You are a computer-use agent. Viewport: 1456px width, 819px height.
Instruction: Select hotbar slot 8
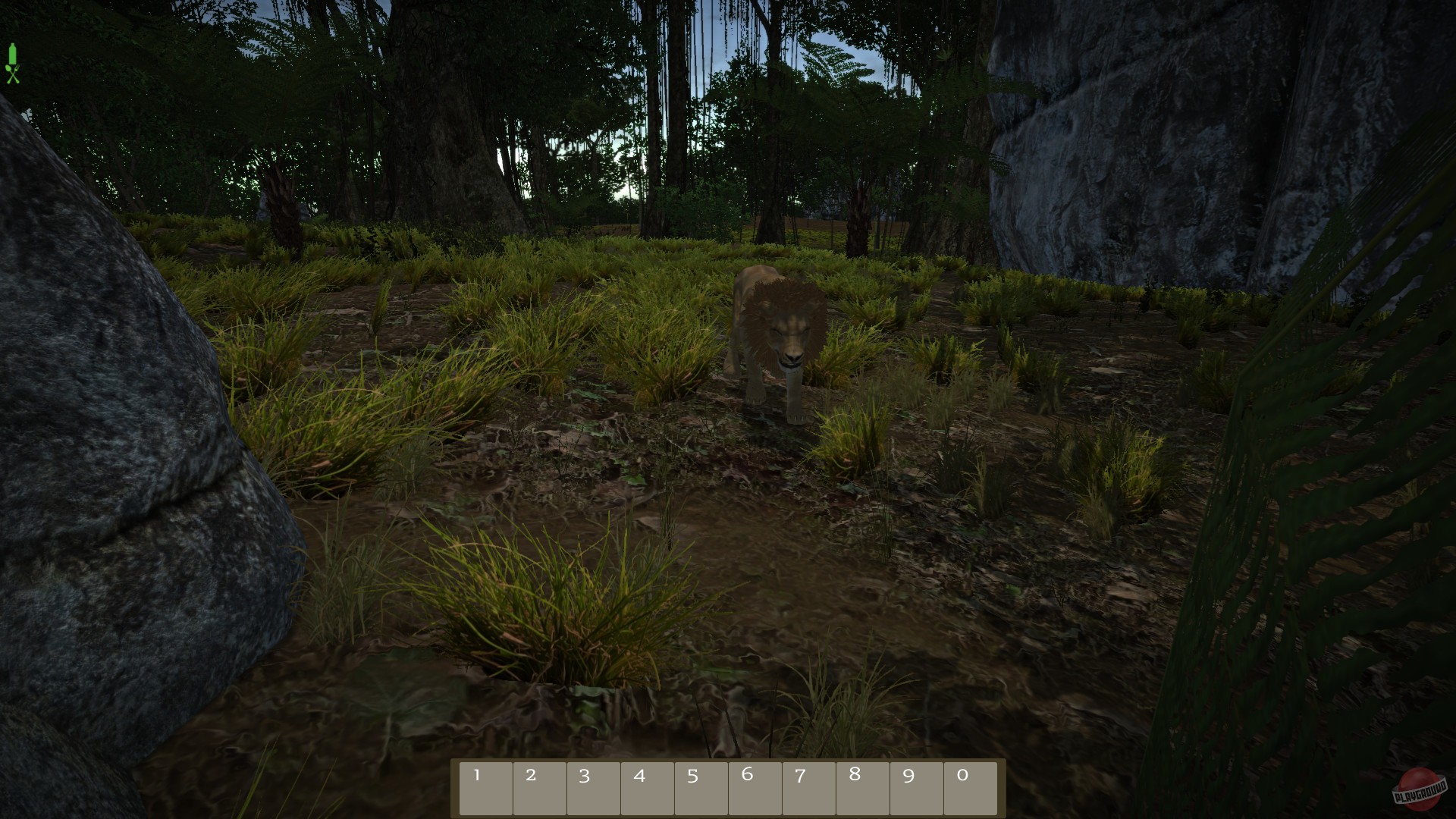click(863, 787)
